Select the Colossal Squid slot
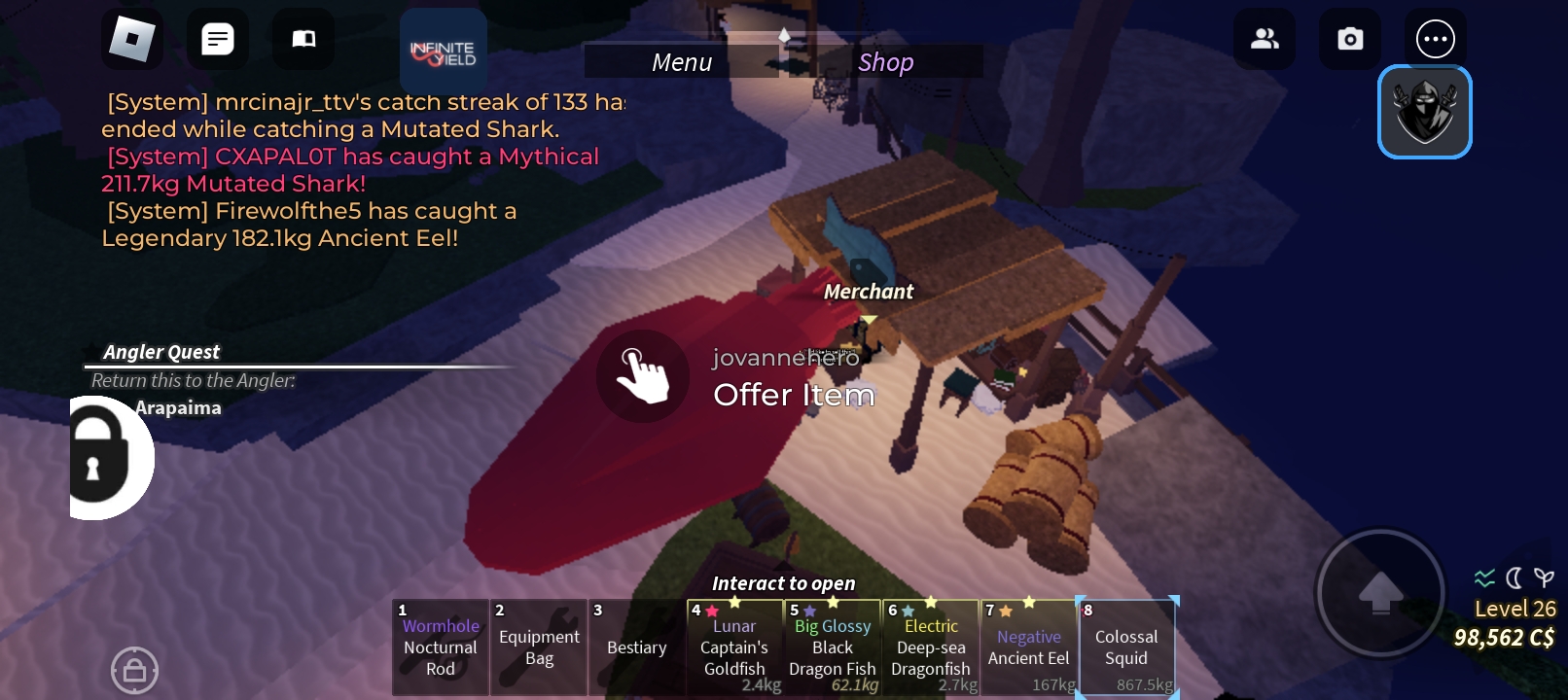 tap(1126, 647)
